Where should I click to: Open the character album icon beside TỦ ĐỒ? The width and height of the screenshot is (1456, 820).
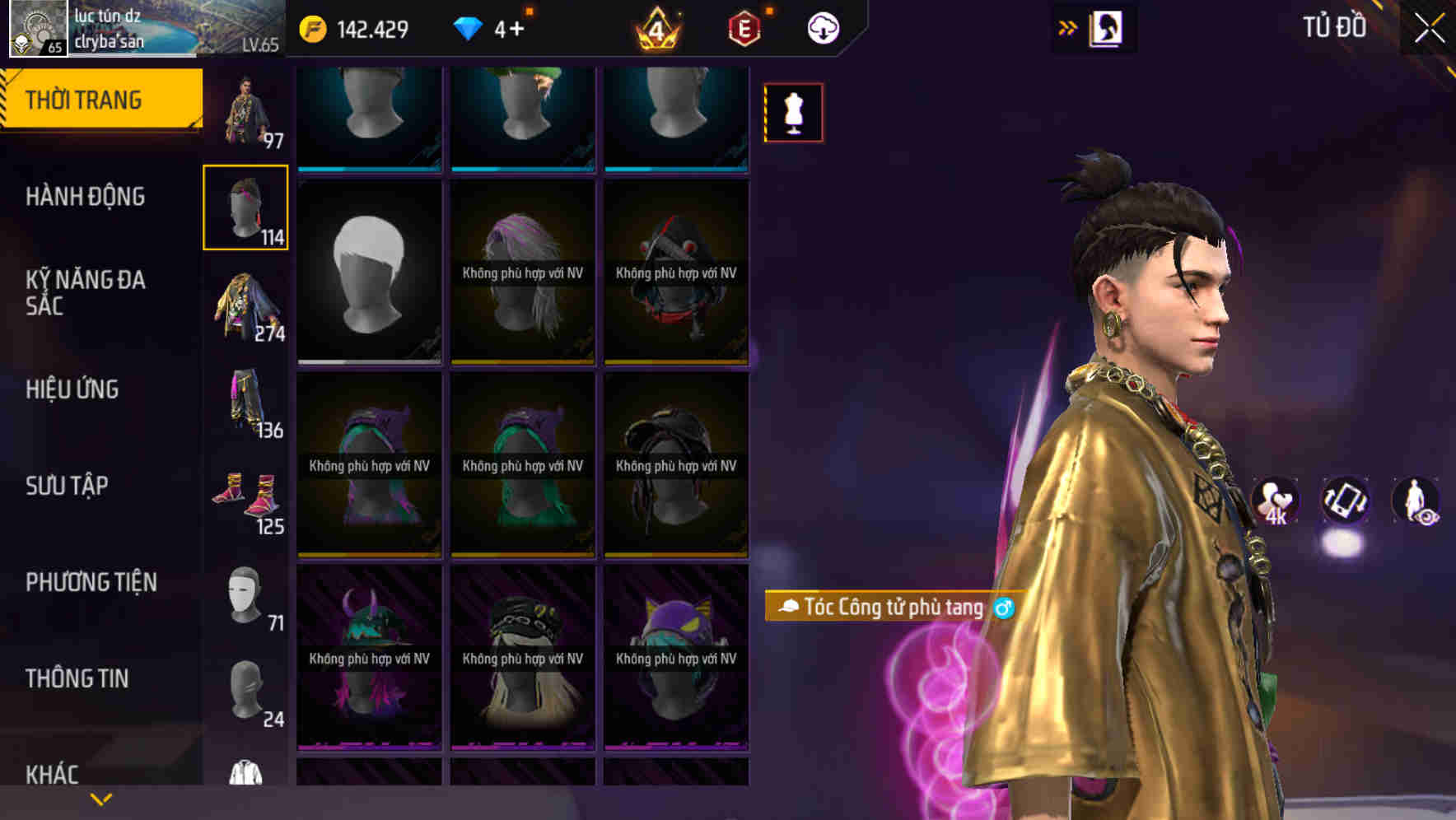coord(1104,27)
